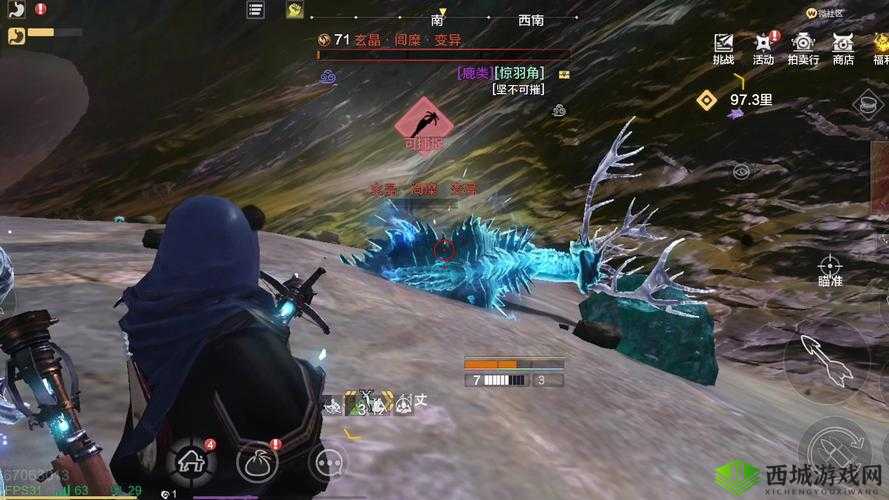
Task: Open the list menu icon at top
Action: [x=256, y=10]
